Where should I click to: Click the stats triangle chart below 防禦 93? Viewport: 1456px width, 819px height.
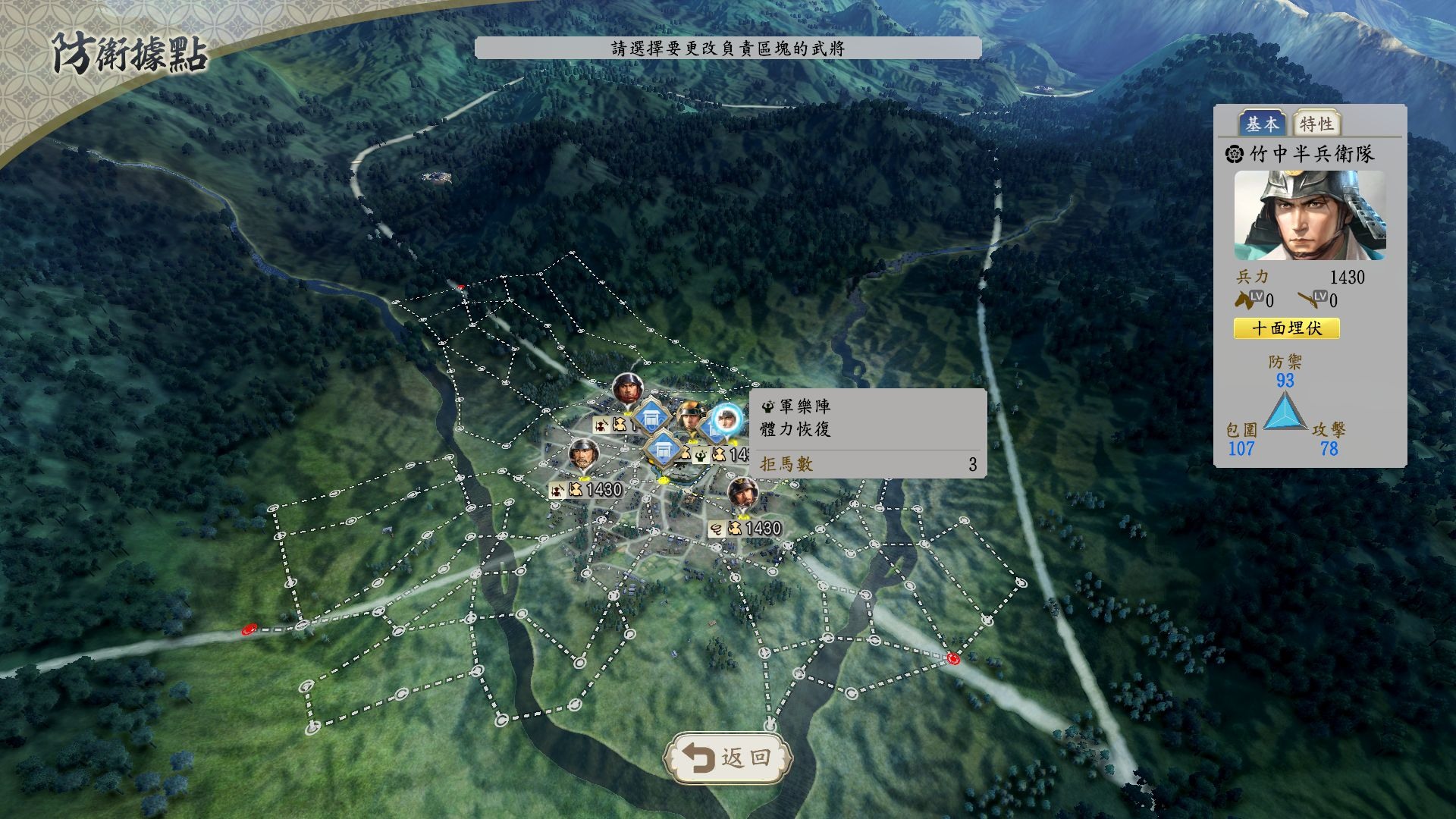(1287, 413)
